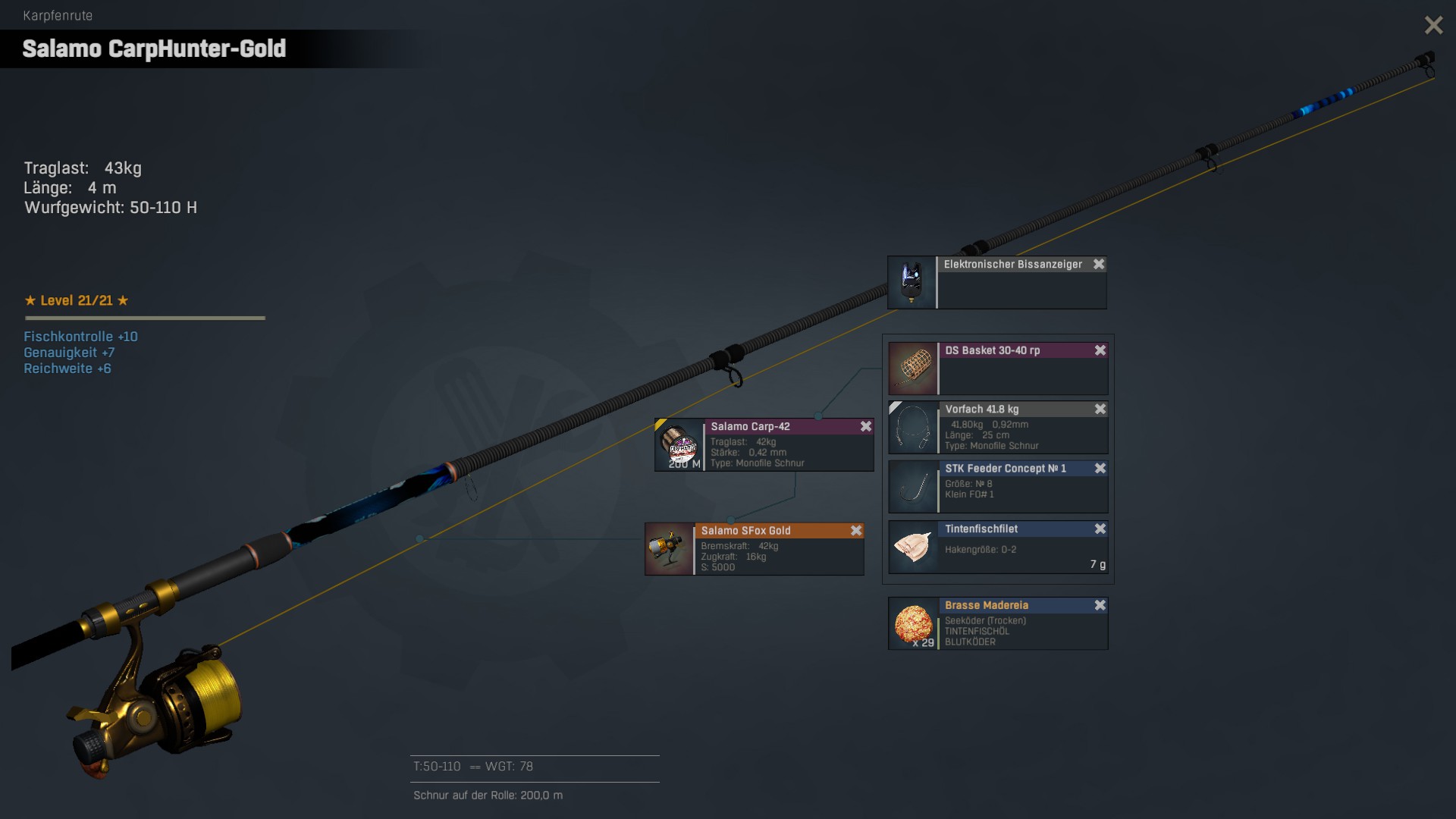Select the Tintenfischfilet bait slot

pos(914,547)
